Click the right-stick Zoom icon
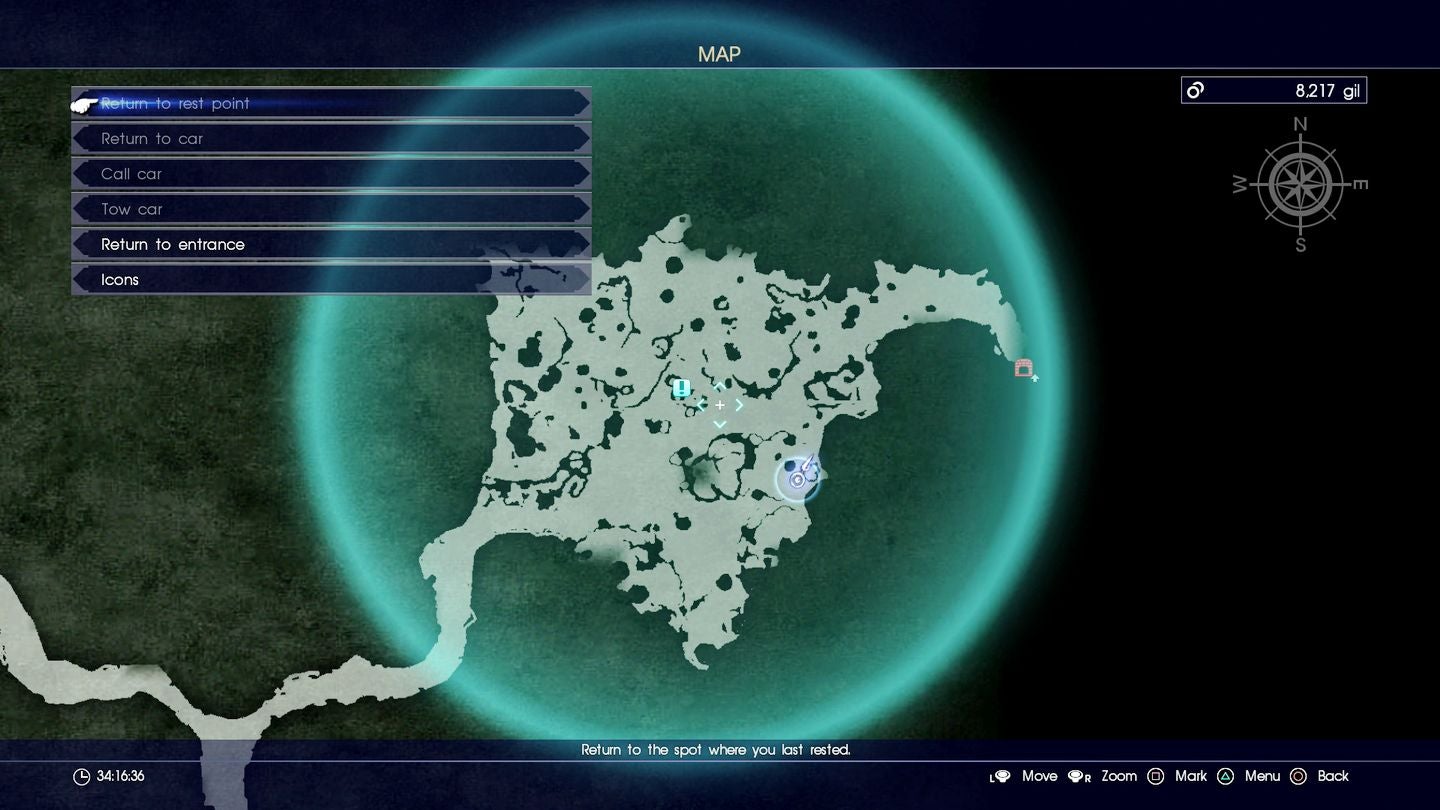 [x=1079, y=776]
